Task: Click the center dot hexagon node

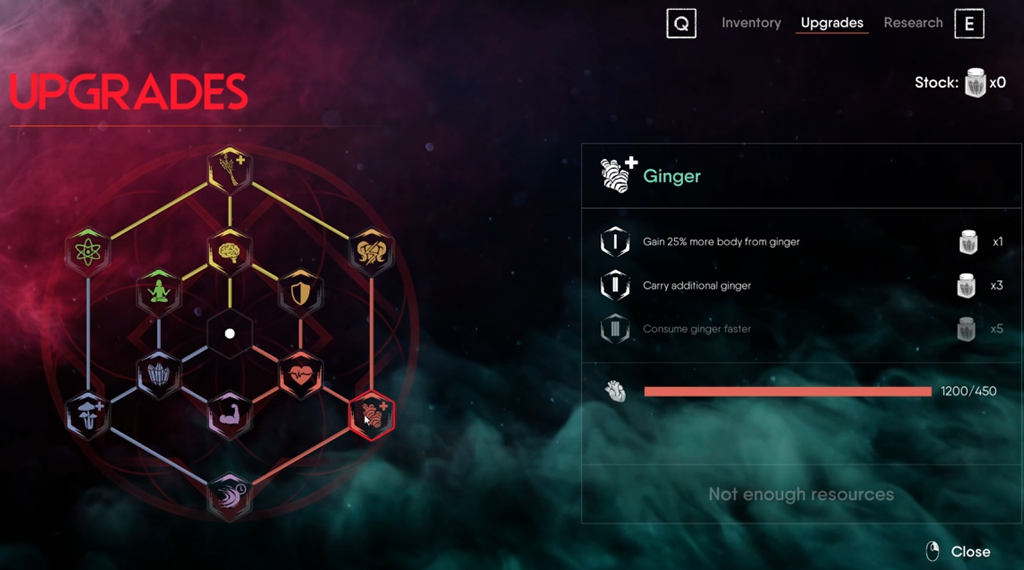Action: point(229,333)
